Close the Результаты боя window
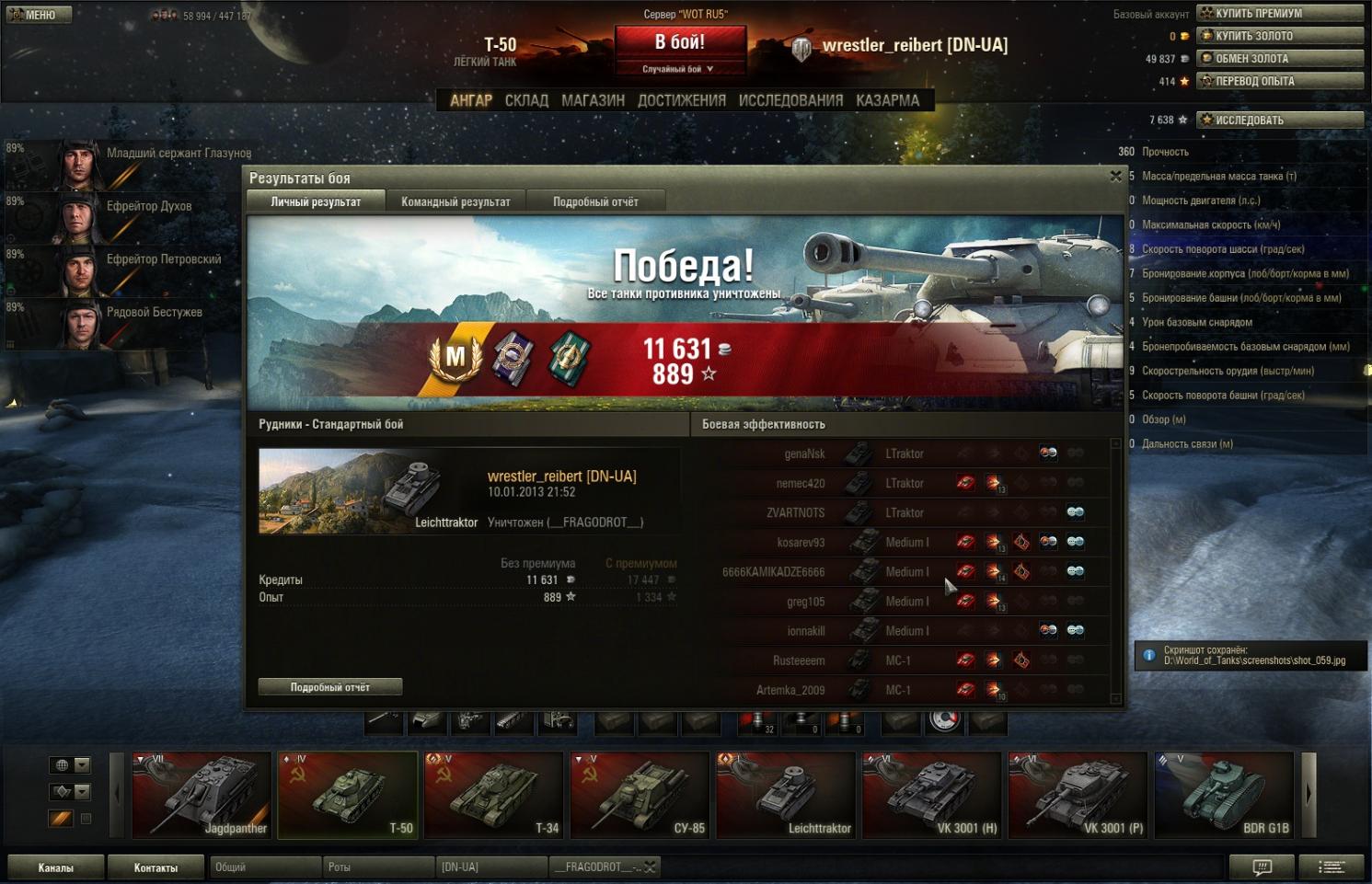This screenshot has height=884, width=1372. tap(1115, 177)
